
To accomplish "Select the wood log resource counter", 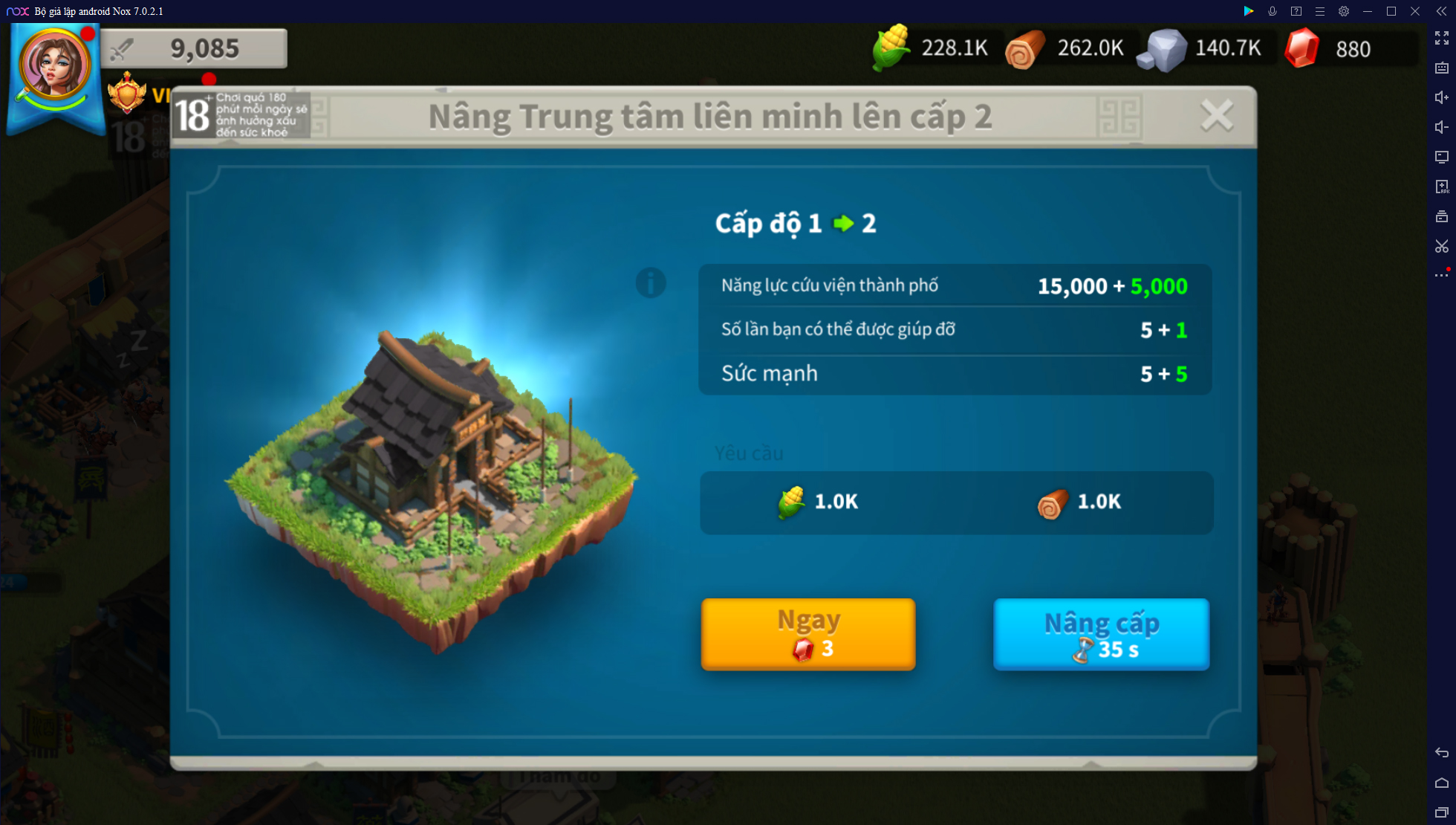I will (x=1065, y=49).
